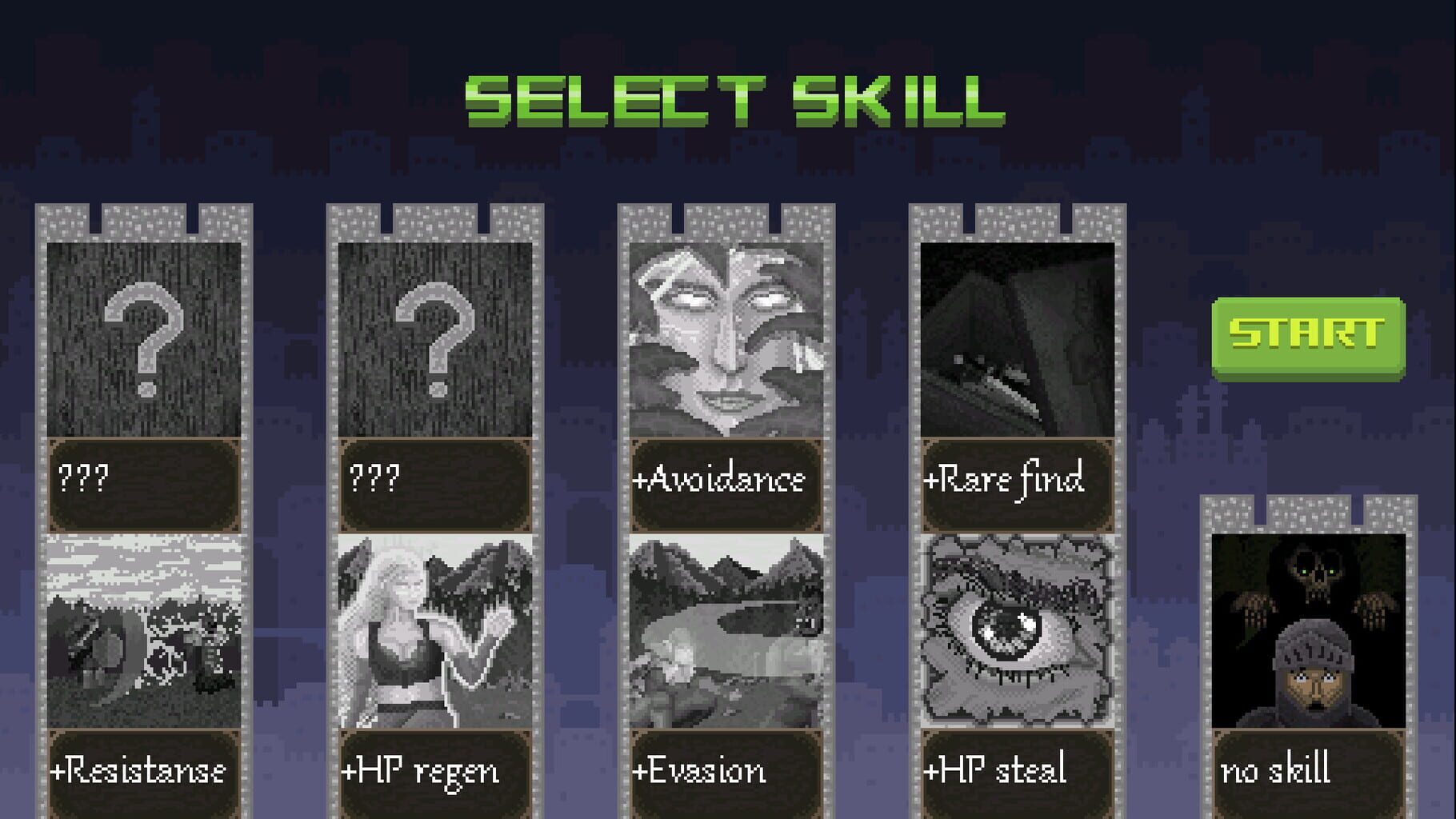Image resolution: width=1456 pixels, height=819 pixels.
Task: Click the SELECT SKILL title text
Action: [x=732, y=100]
